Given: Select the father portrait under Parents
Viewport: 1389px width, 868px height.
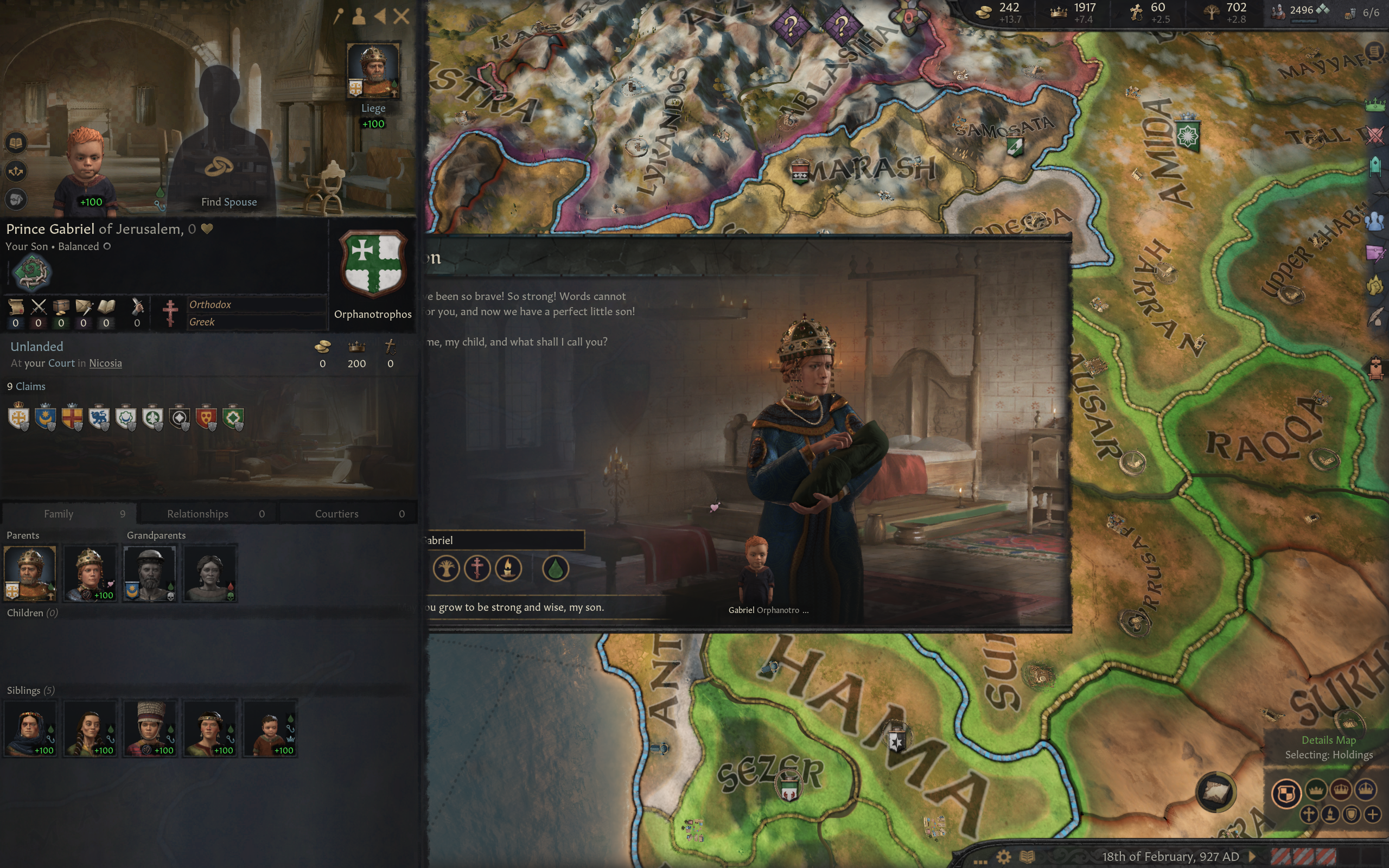Looking at the screenshot, I should pos(30,572).
